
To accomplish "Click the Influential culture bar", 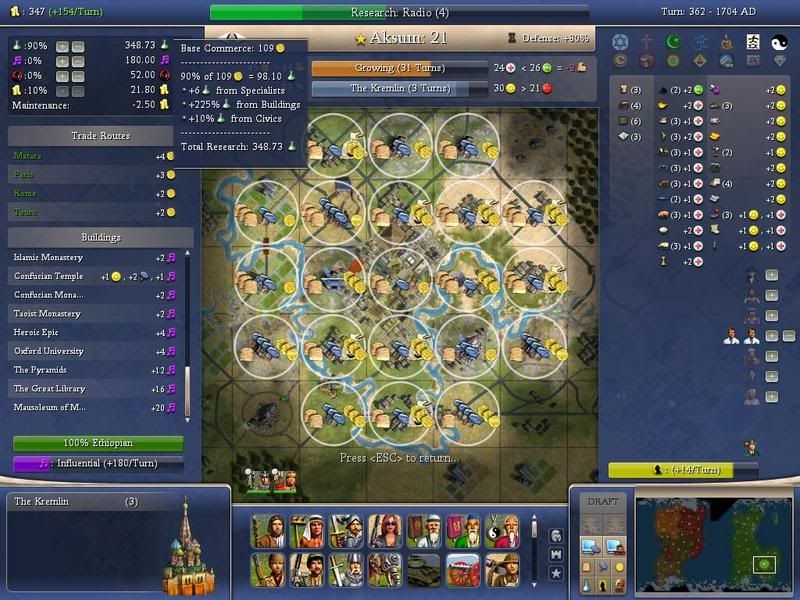I will point(98,464).
